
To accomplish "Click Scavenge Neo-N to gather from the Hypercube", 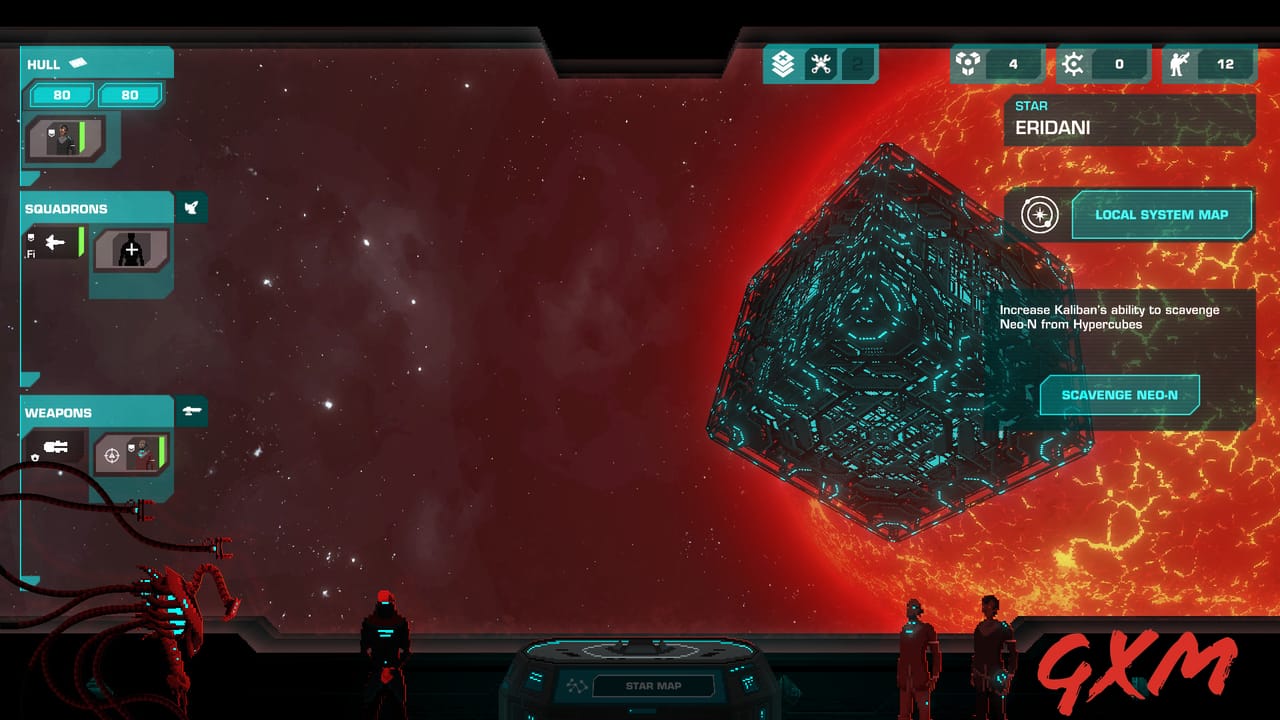I will (x=1119, y=394).
